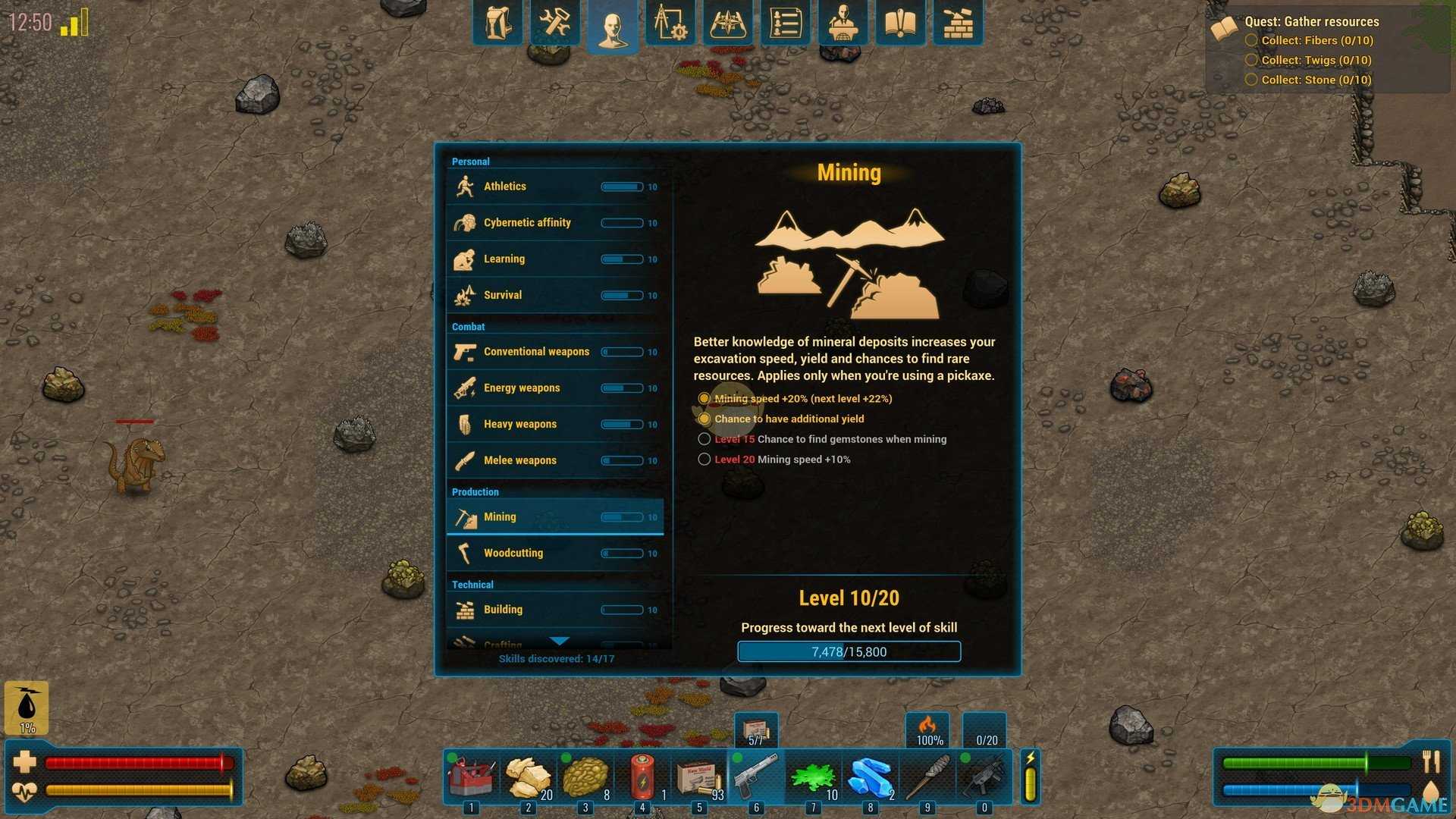Select the red toolbox hotbar slot
This screenshot has width=1456, height=819.
click(471, 777)
